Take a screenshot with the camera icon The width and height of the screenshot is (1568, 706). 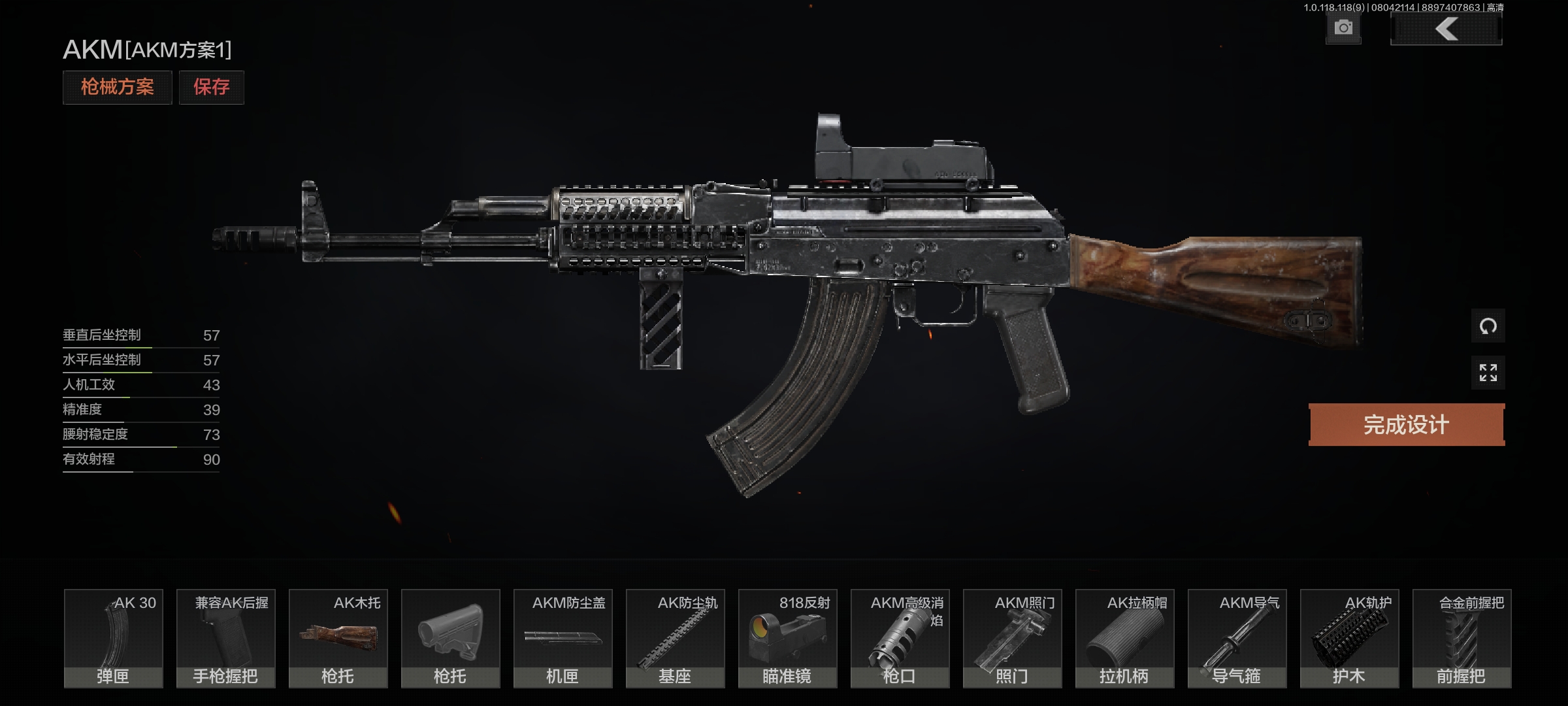1343,28
